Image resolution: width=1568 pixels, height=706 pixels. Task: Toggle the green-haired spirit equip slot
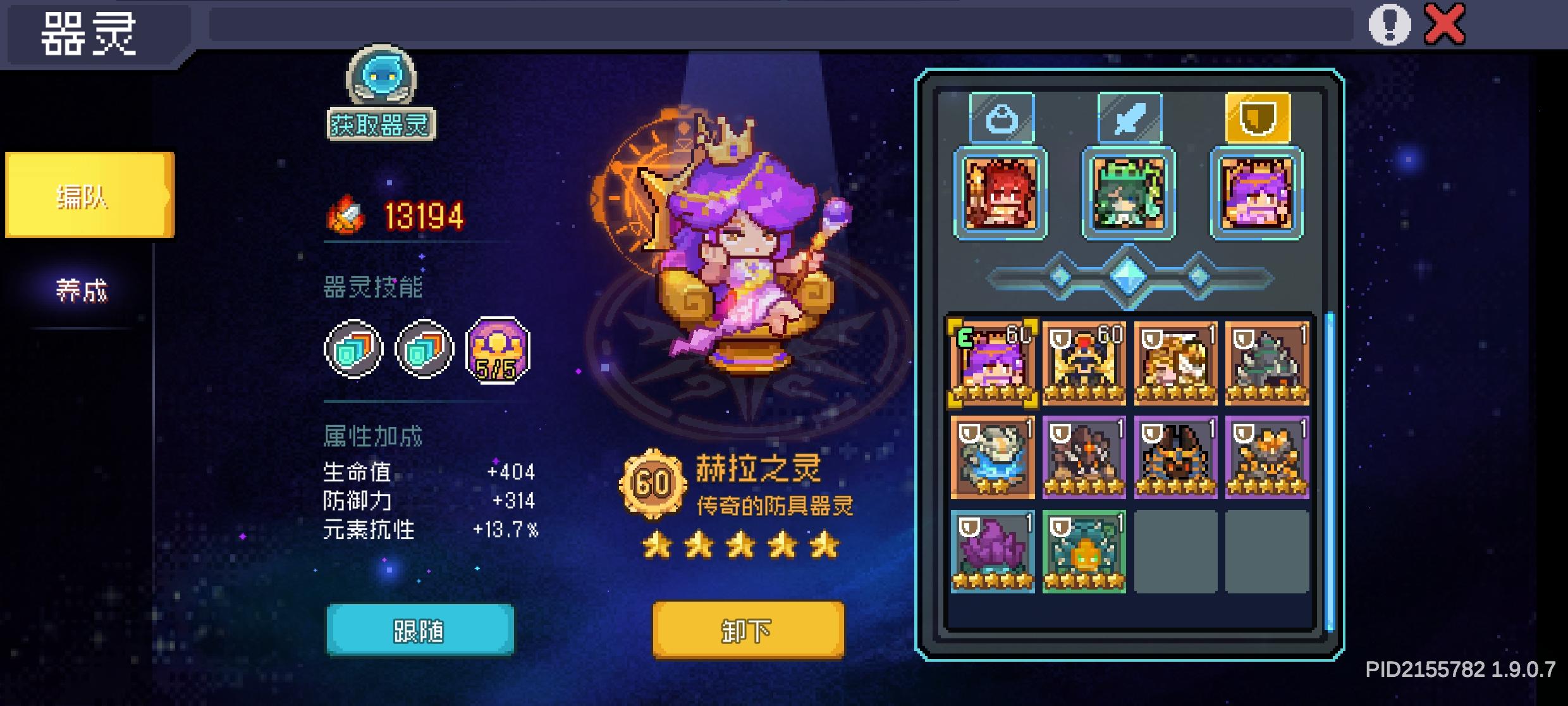pyautogui.click(x=1128, y=195)
